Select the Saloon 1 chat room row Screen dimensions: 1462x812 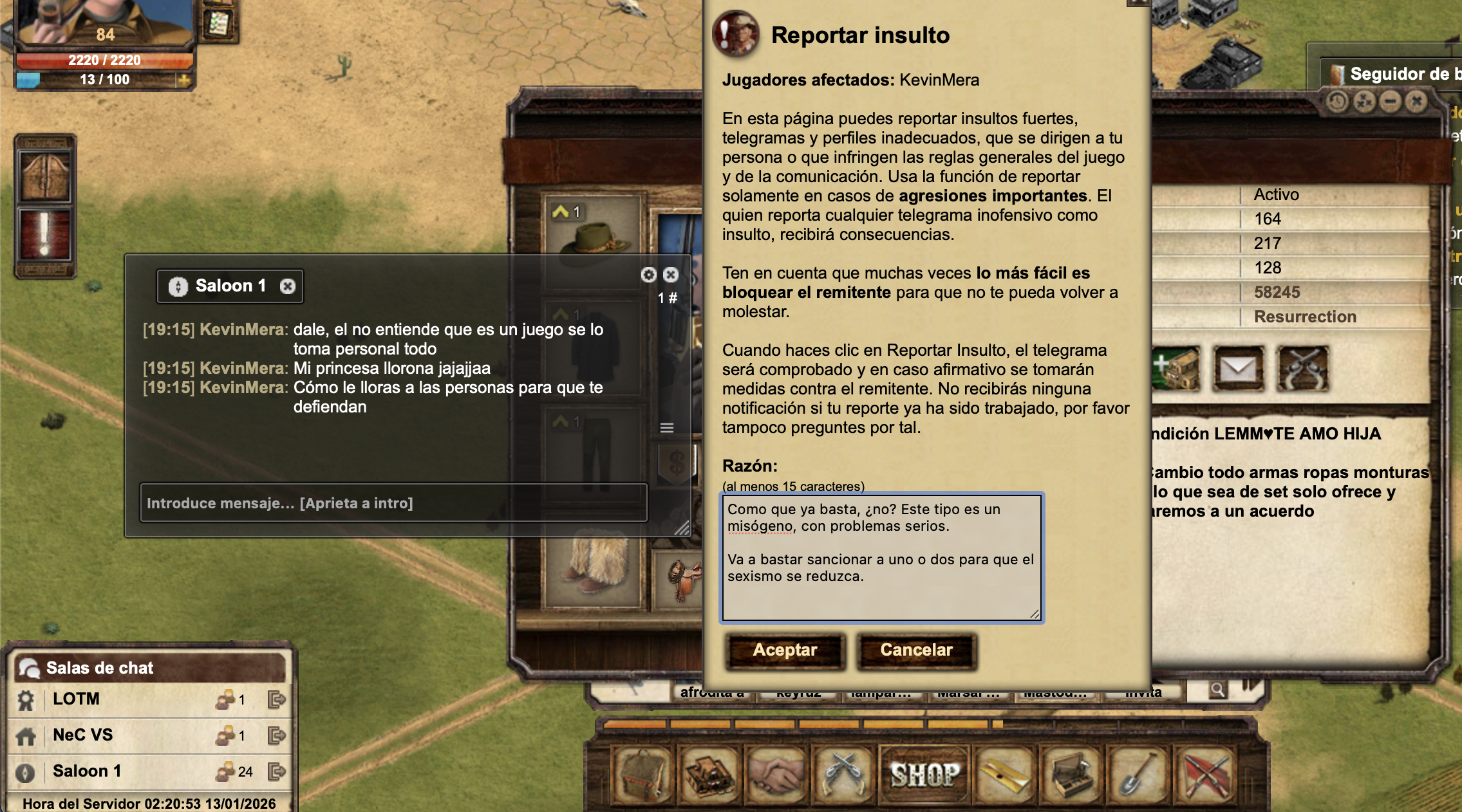[x=87, y=771]
